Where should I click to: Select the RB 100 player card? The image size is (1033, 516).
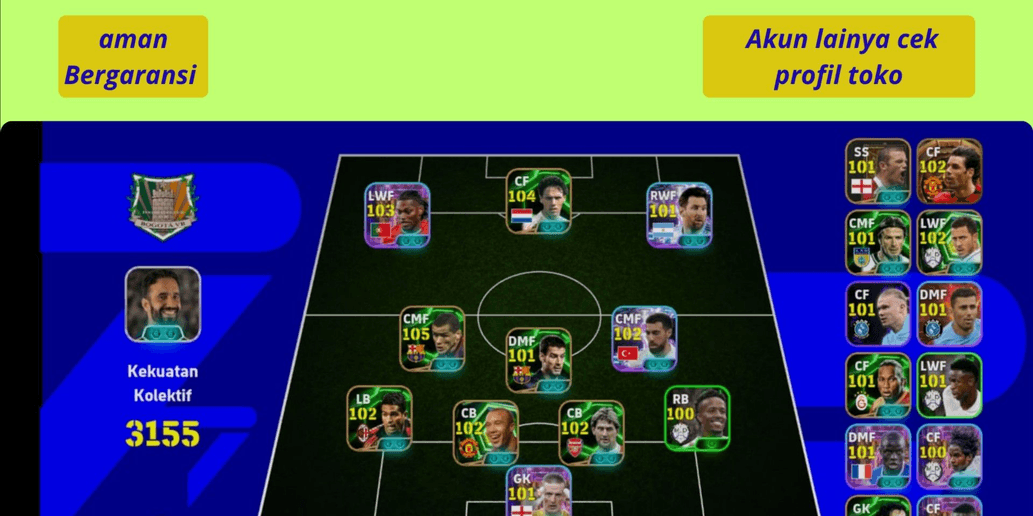click(x=697, y=418)
